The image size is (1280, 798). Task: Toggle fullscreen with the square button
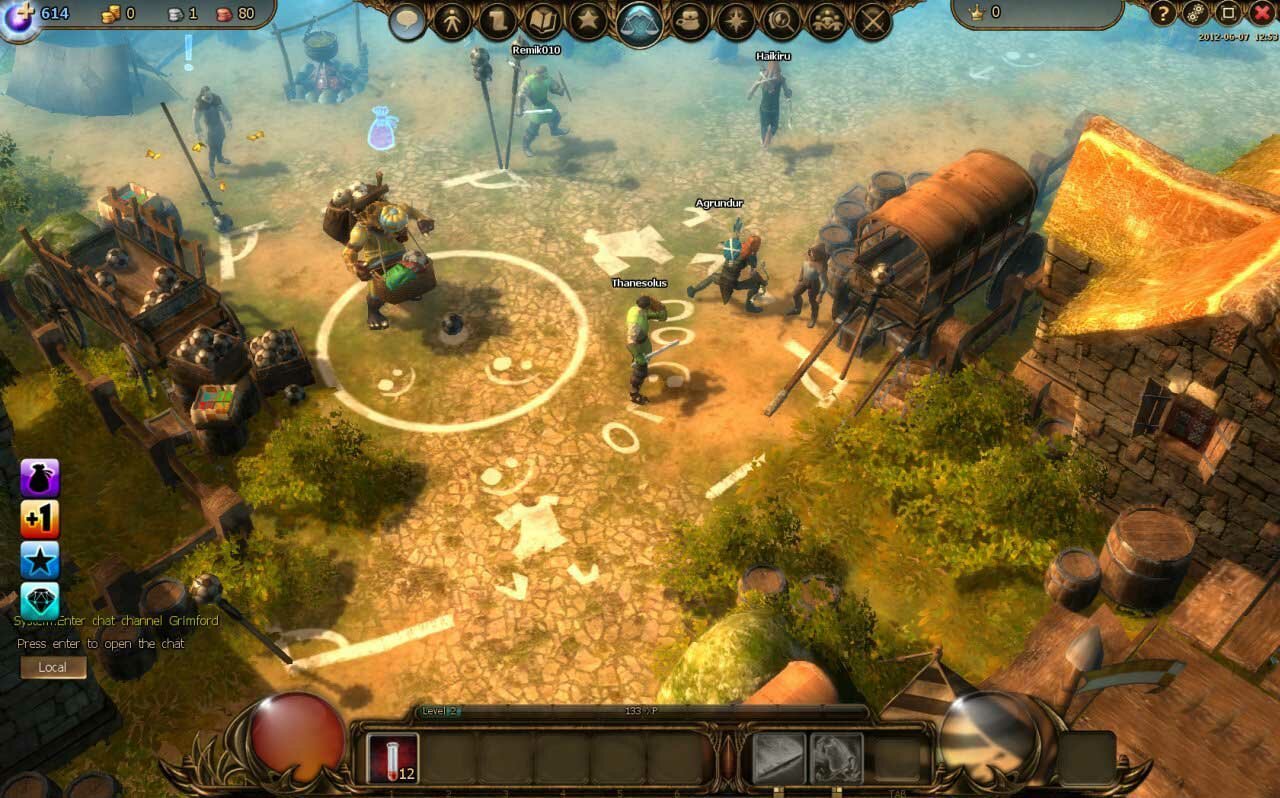(1227, 13)
